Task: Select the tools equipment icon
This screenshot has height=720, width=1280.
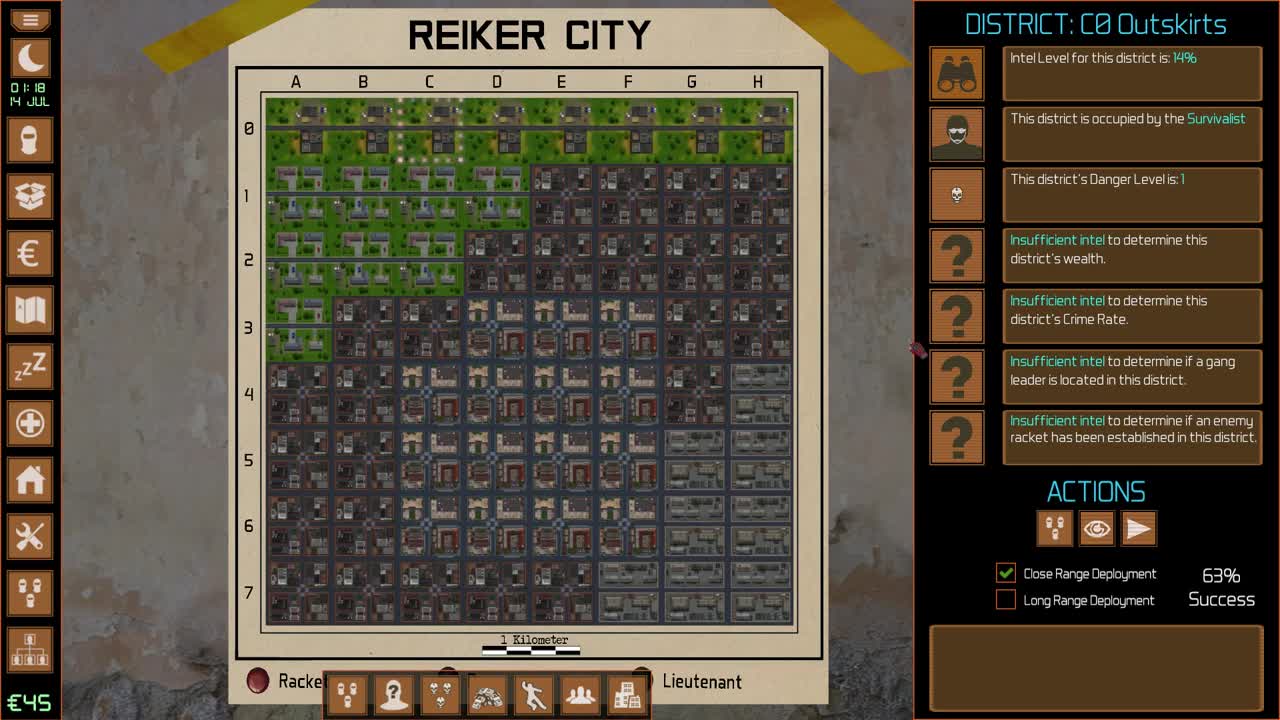Action: (x=30, y=538)
